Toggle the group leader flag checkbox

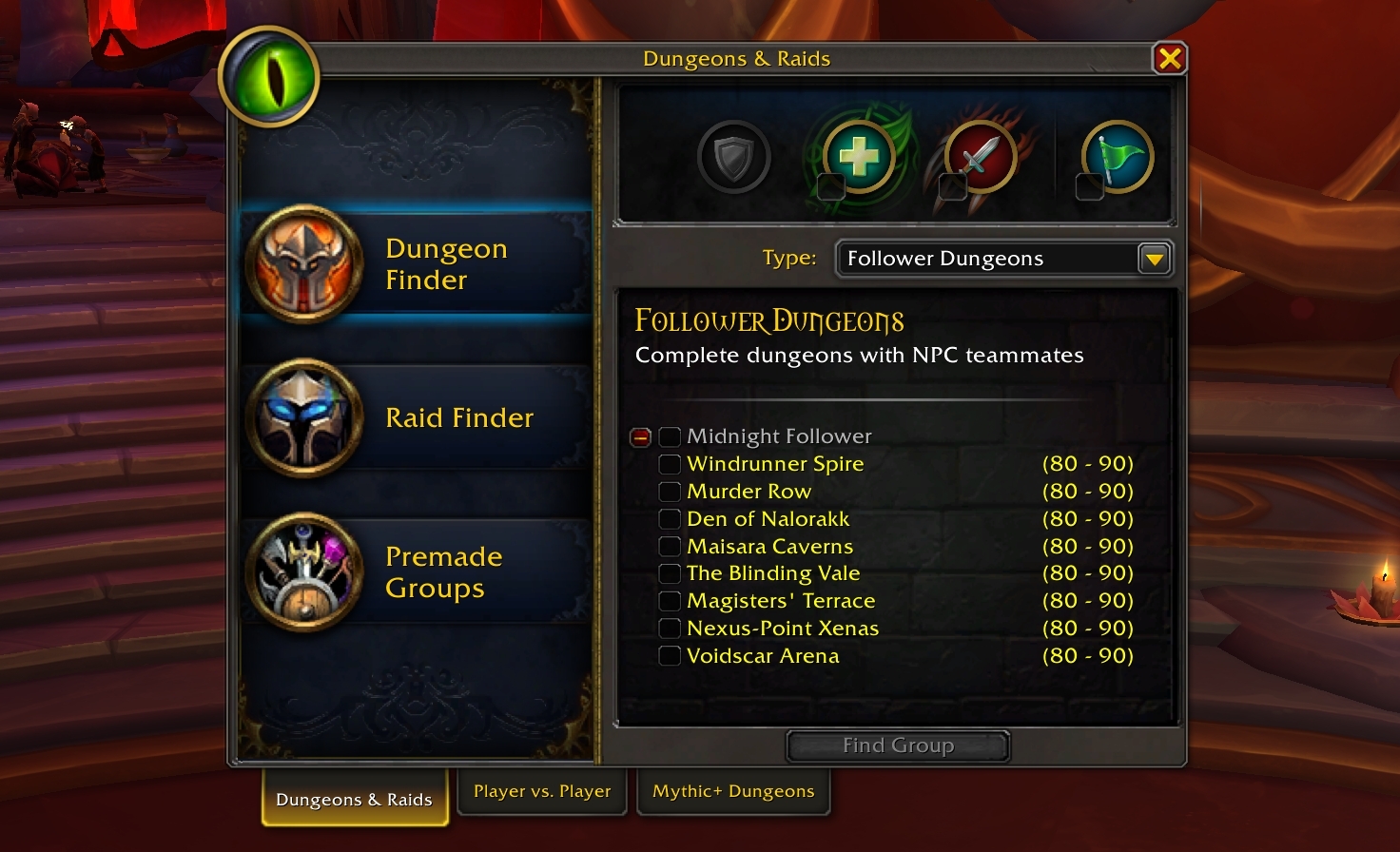coord(1089,186)
